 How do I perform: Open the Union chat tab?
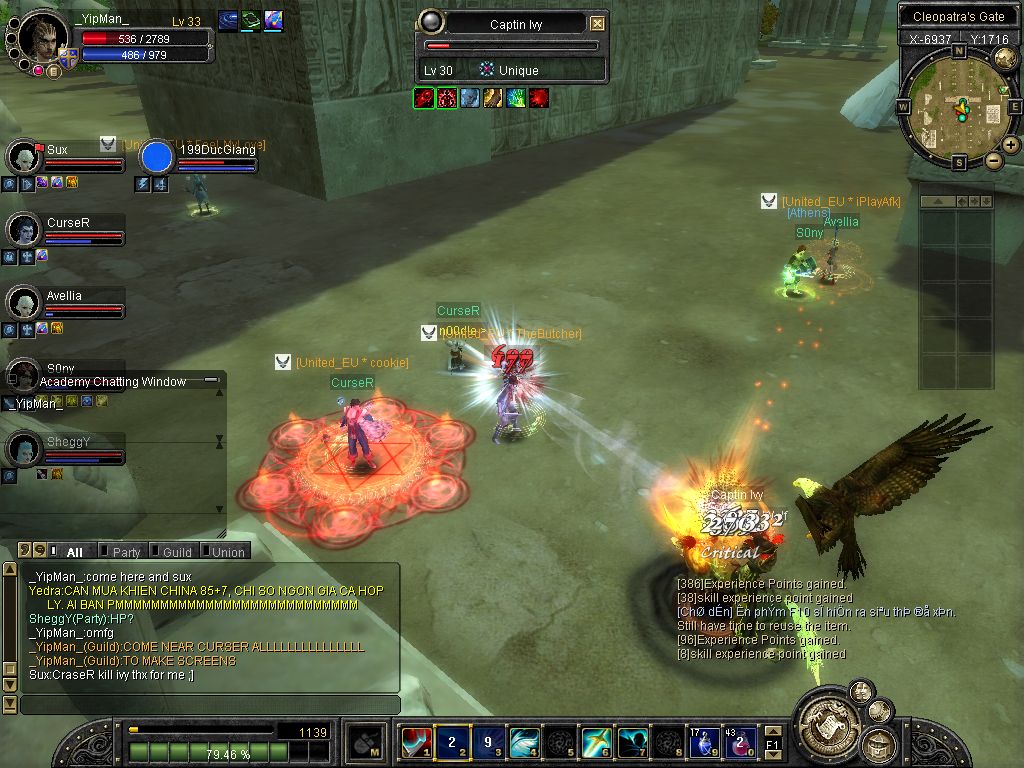(x=227, y=552)
